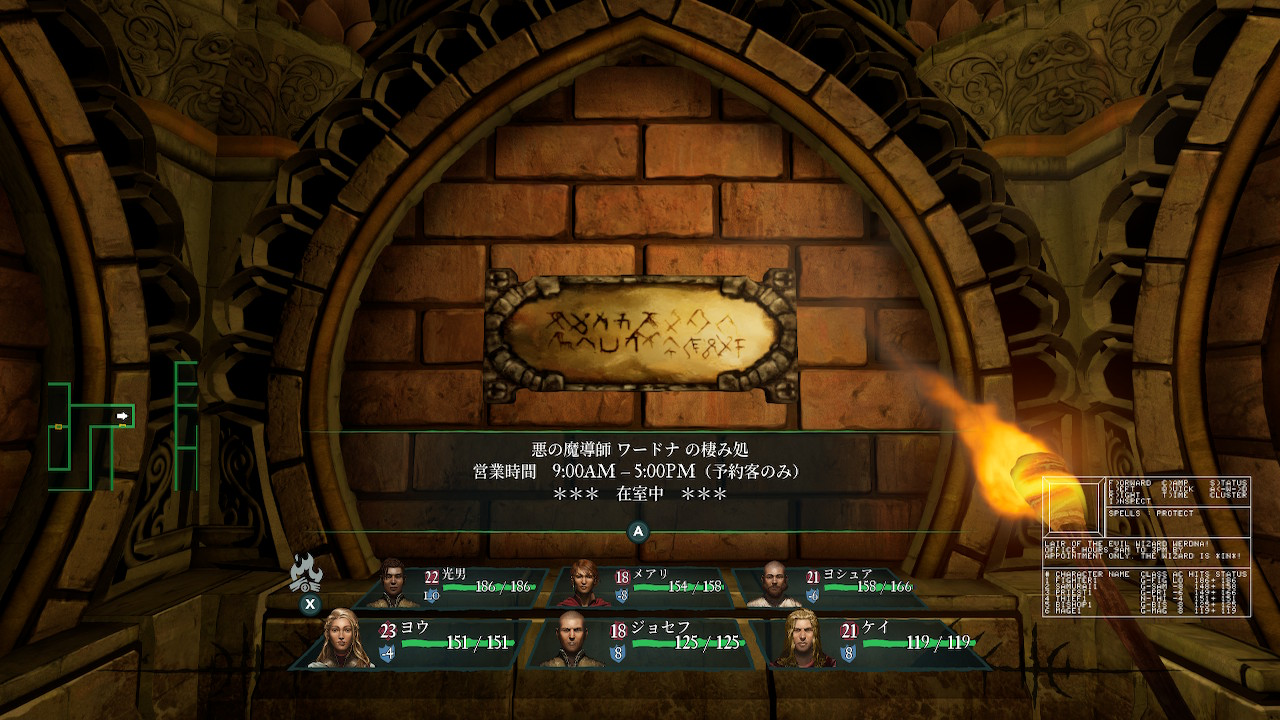Image resolution: width=1280 pixels, height=720 pixels.
Task: Expand the STATUS command in the retro panel
Action: (x=1227, y=482)
